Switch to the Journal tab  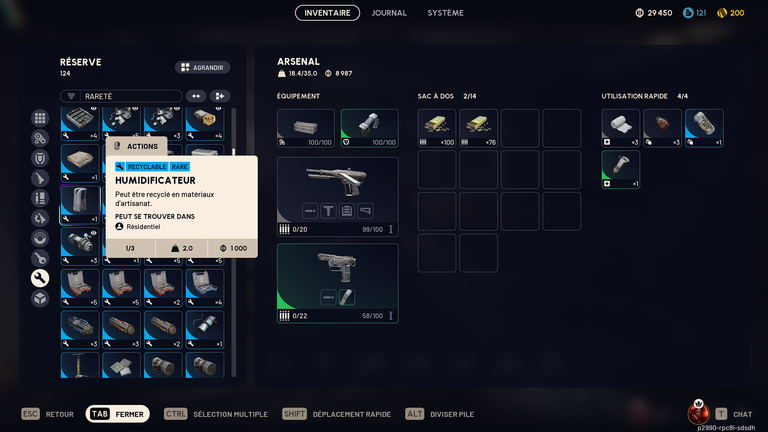(389, 13)
